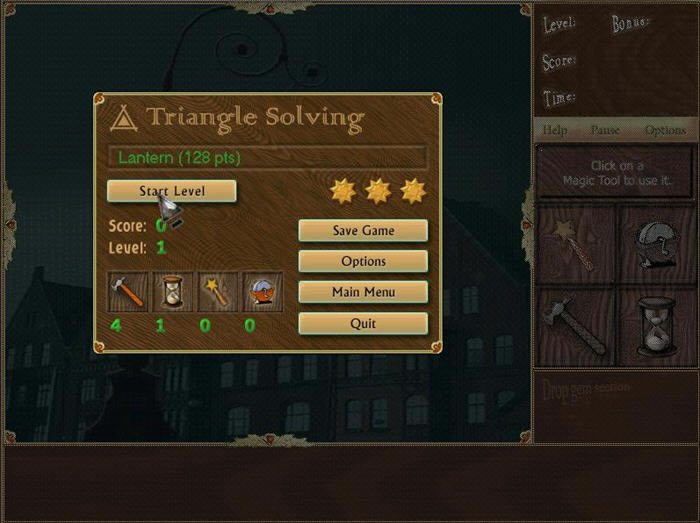Viewport: 700px width, 523px height.
Task: Open Options from the side panel bar
Action: [x=665, y=130]
